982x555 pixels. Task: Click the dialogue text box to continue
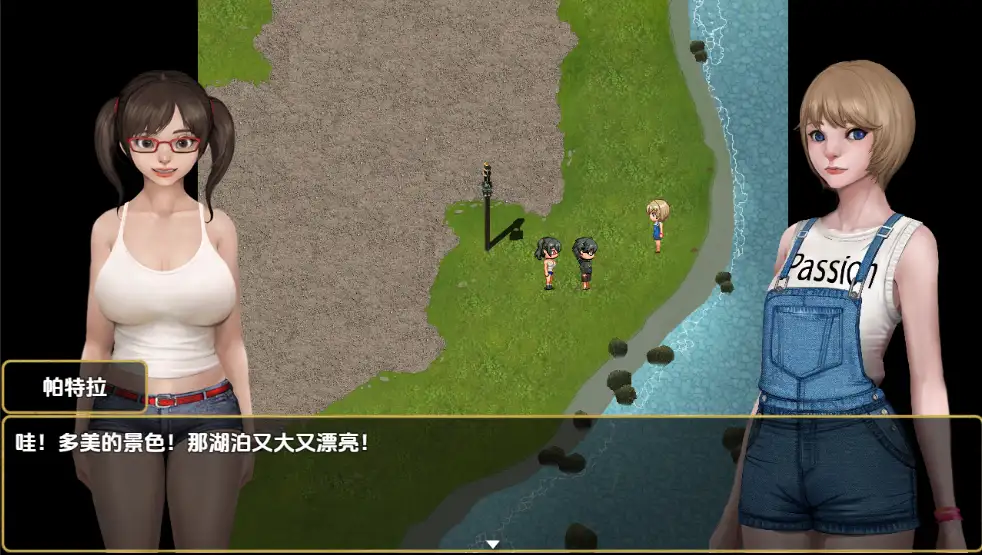[x=490, y=480]
